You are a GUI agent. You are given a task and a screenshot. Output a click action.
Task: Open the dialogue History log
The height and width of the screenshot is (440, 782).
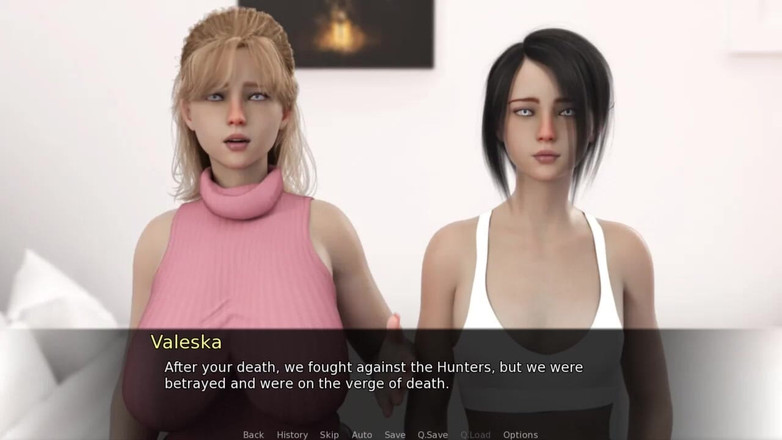pos(292,435)
